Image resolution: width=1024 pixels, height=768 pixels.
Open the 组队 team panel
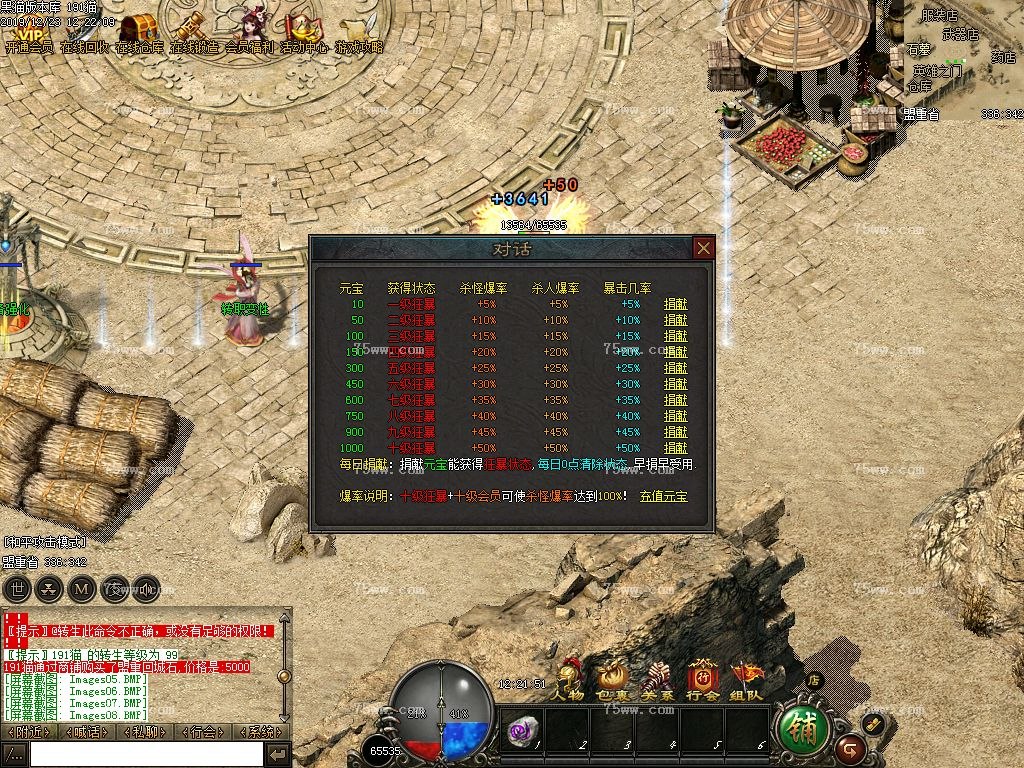tap(746, 680)
